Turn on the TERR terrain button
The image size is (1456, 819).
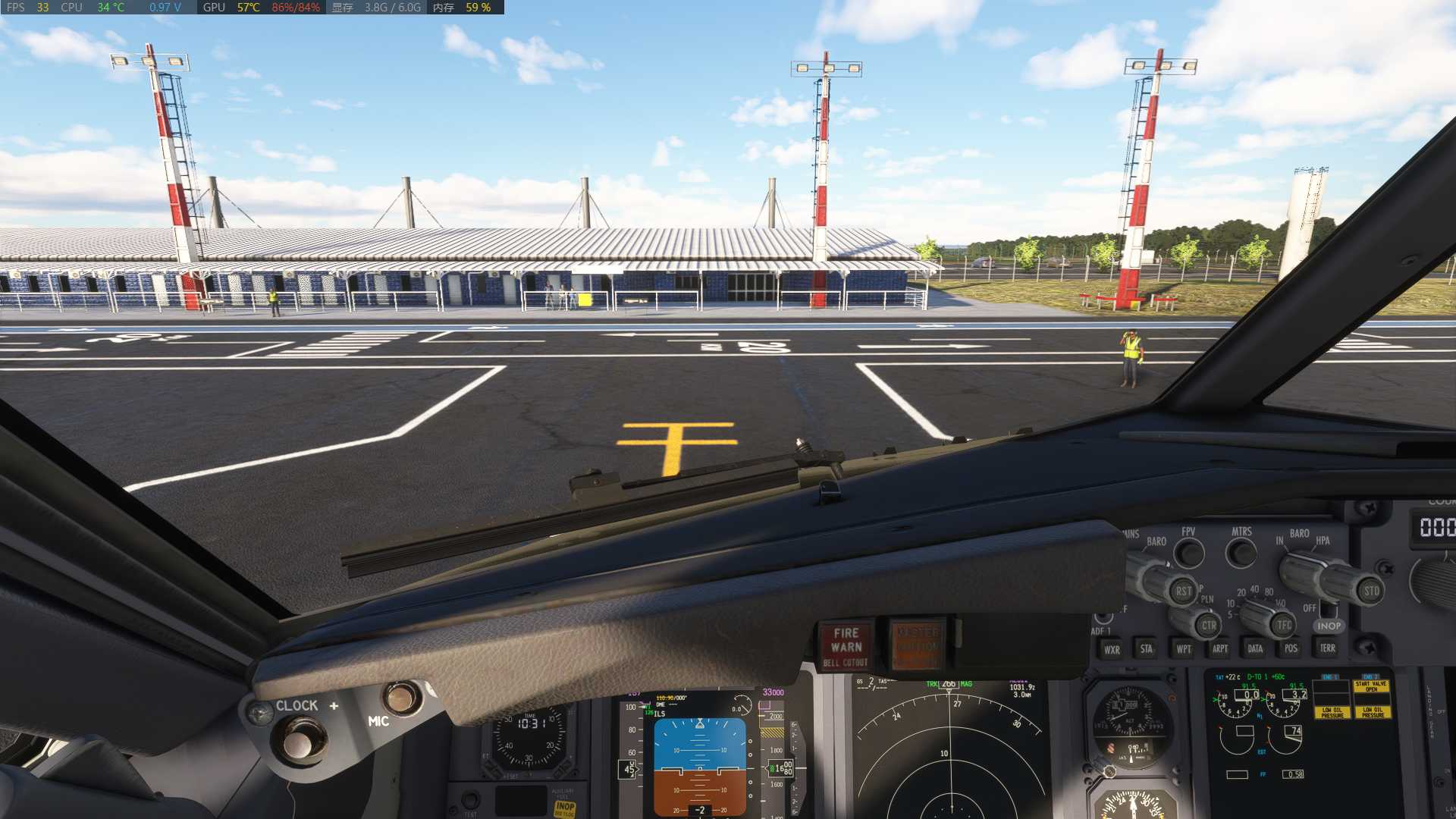coord(1327,648)
